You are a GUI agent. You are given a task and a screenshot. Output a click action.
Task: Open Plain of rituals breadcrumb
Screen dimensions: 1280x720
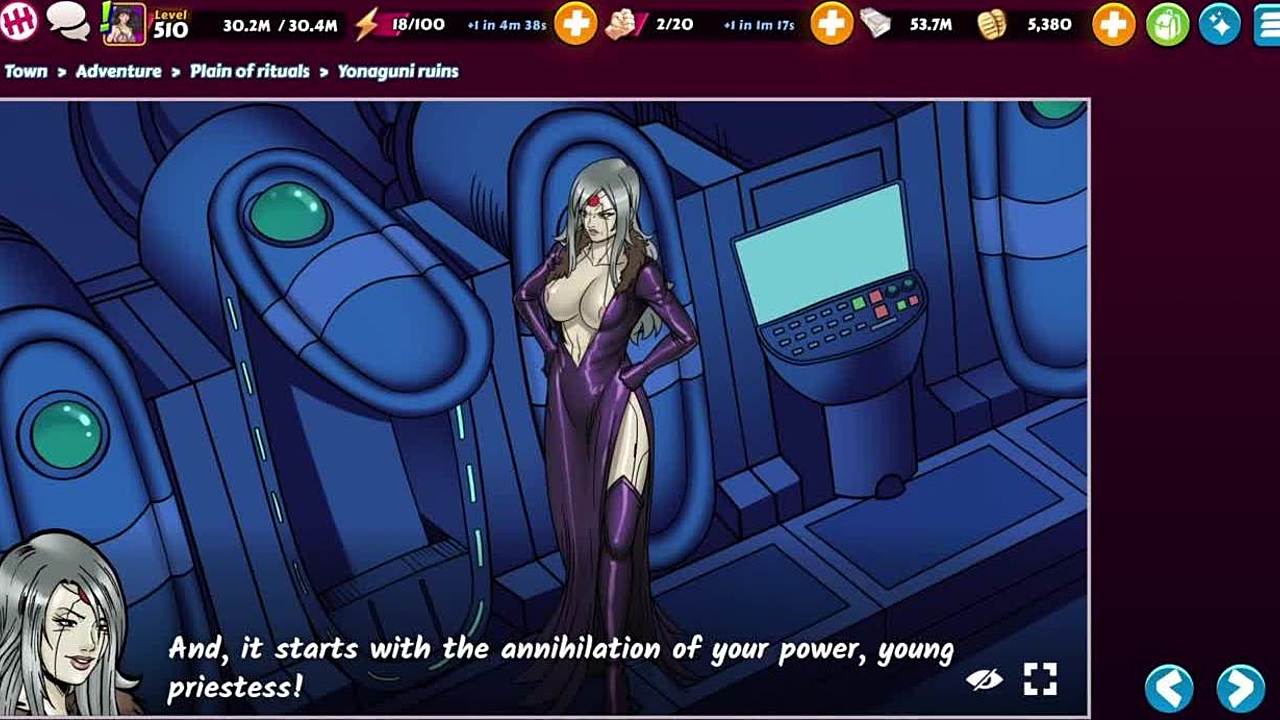tap(250, 71)
